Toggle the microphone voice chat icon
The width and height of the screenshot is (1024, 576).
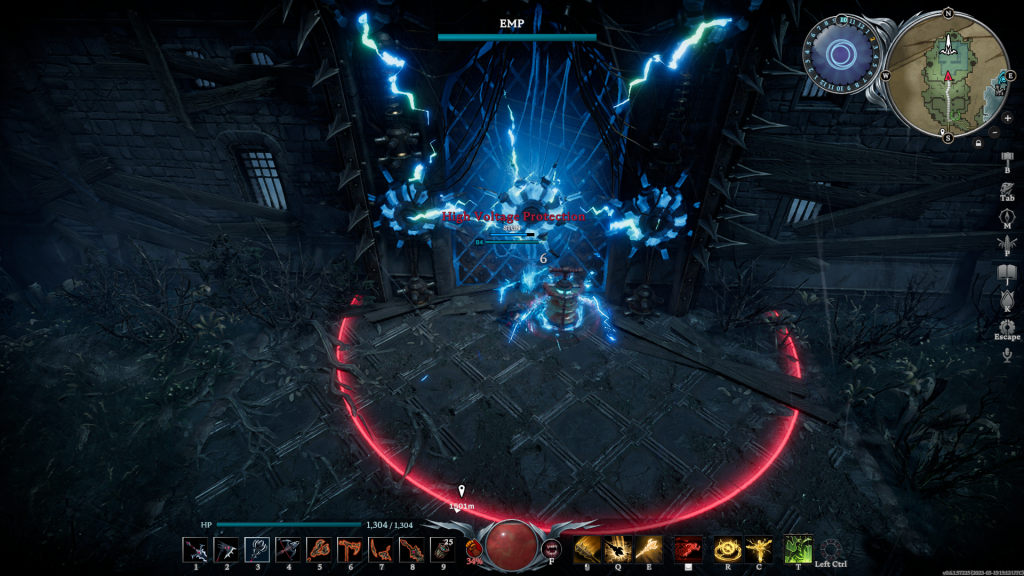pos(1007,355)
